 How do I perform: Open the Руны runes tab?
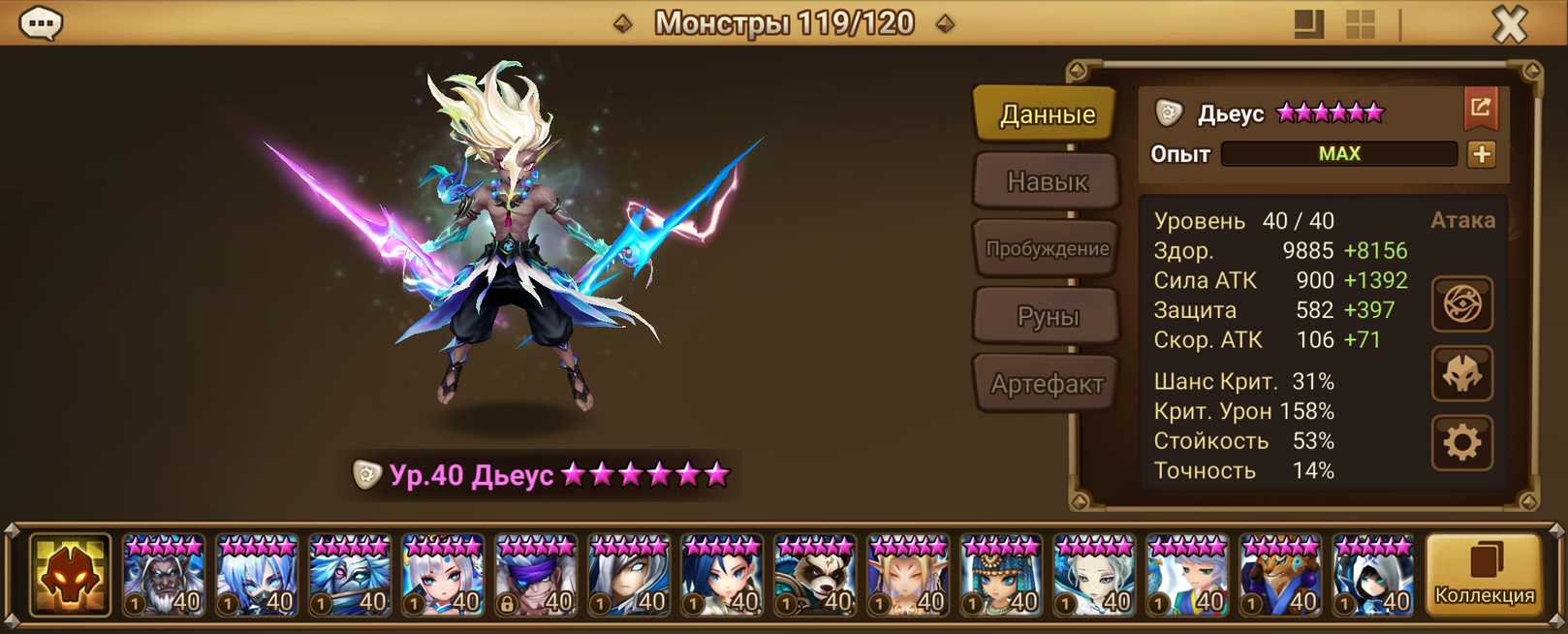click(x=1047, y=316)
